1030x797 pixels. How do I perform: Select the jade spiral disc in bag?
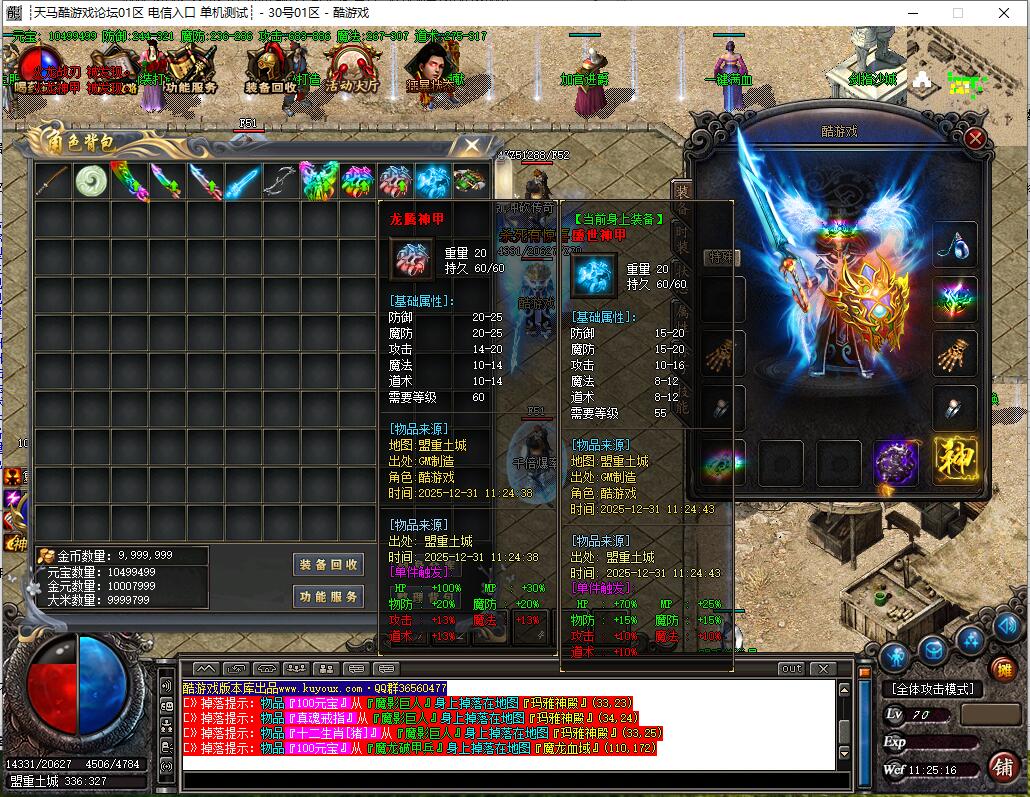pyautogui.click(x=91, y=181)
